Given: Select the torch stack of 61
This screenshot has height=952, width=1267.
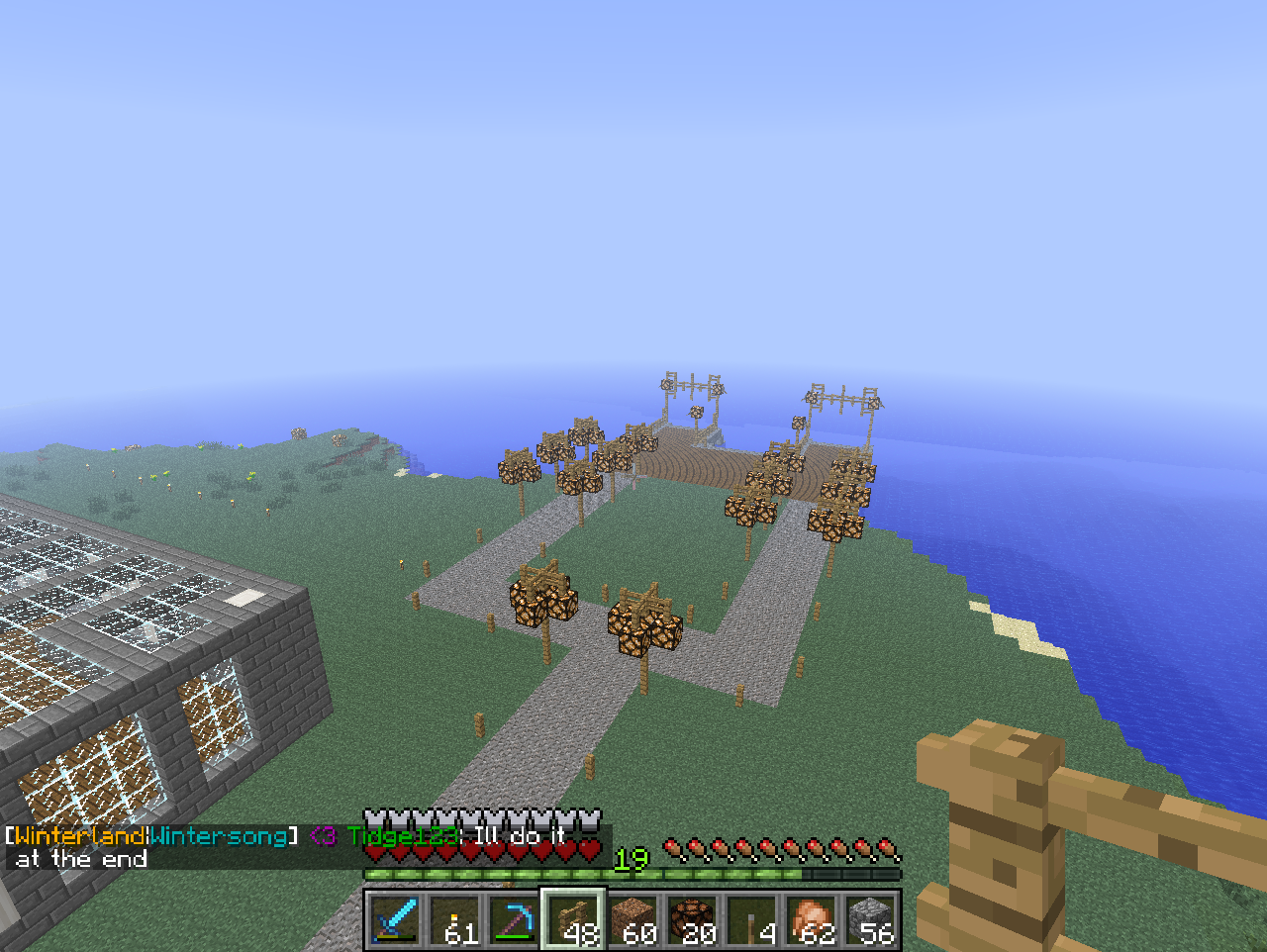Looking at the screenshot, I should [x=454, y=919].
